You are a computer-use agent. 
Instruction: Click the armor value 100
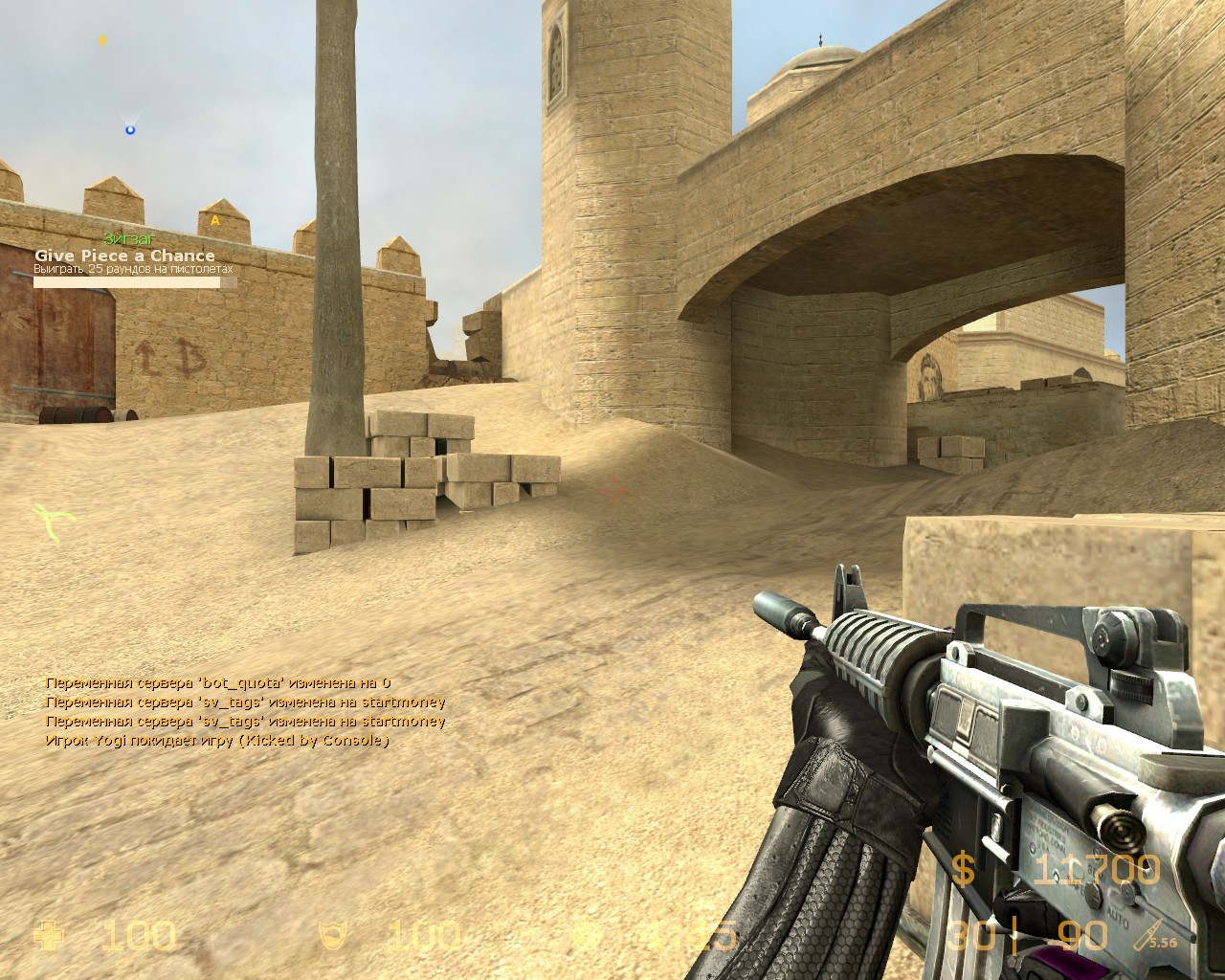click(x=426, y=933)
